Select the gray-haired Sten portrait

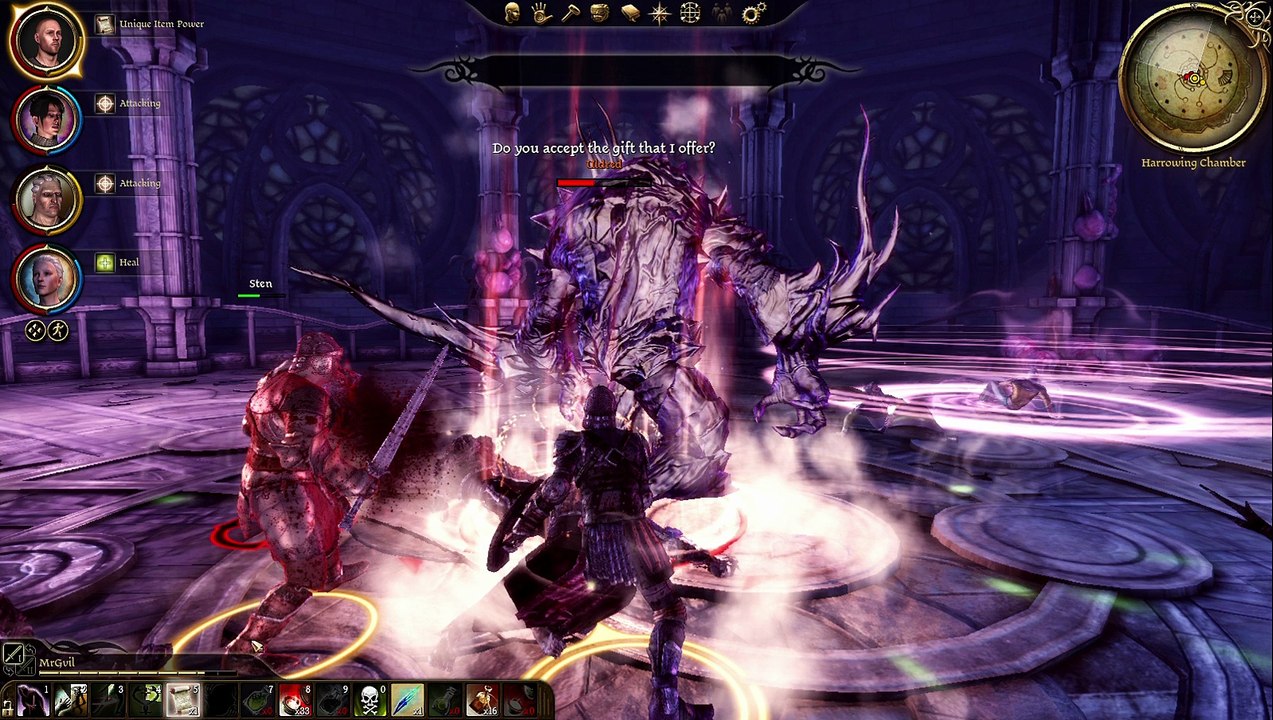46,200
